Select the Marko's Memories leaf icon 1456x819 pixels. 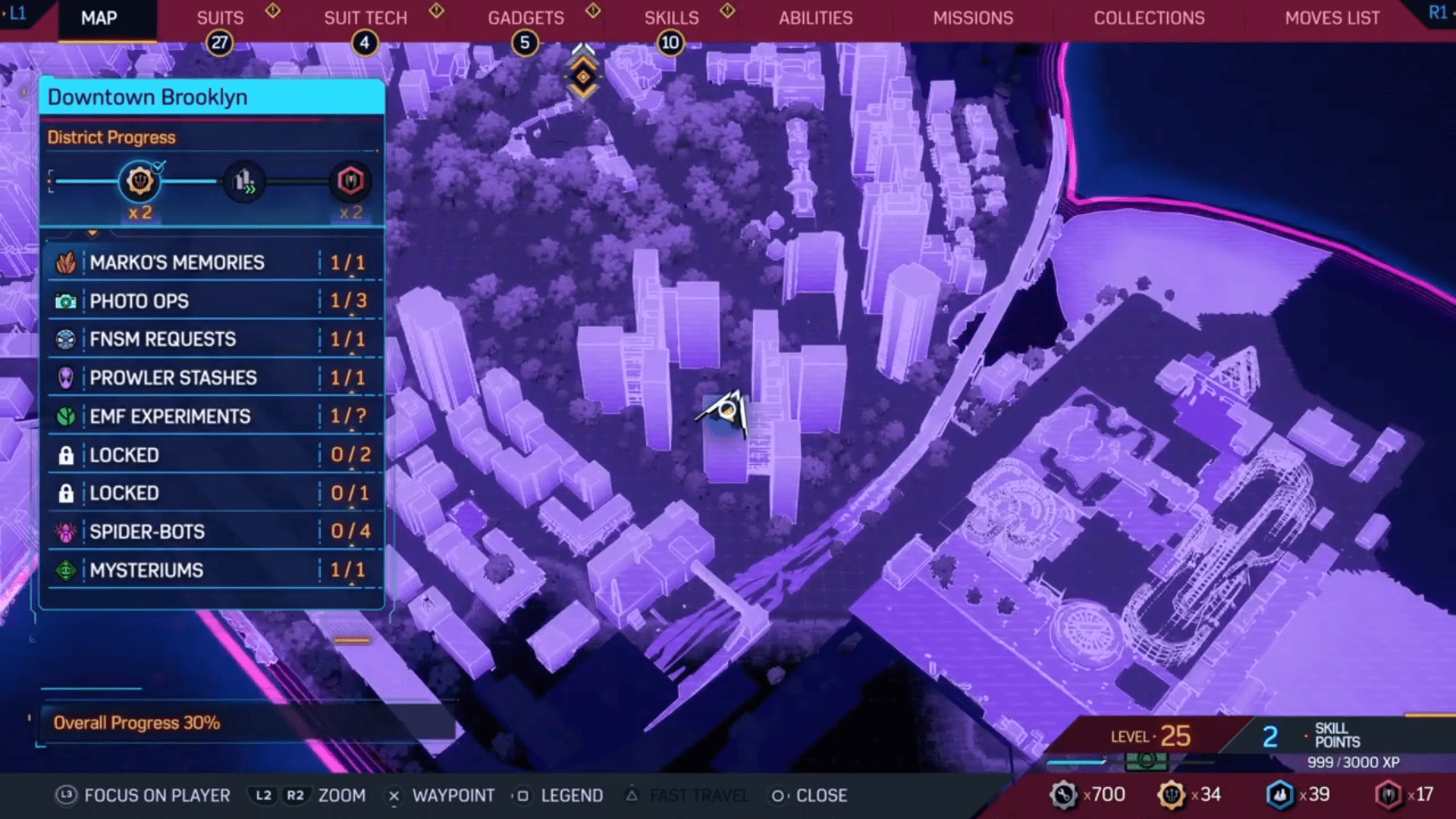point(67,262)
